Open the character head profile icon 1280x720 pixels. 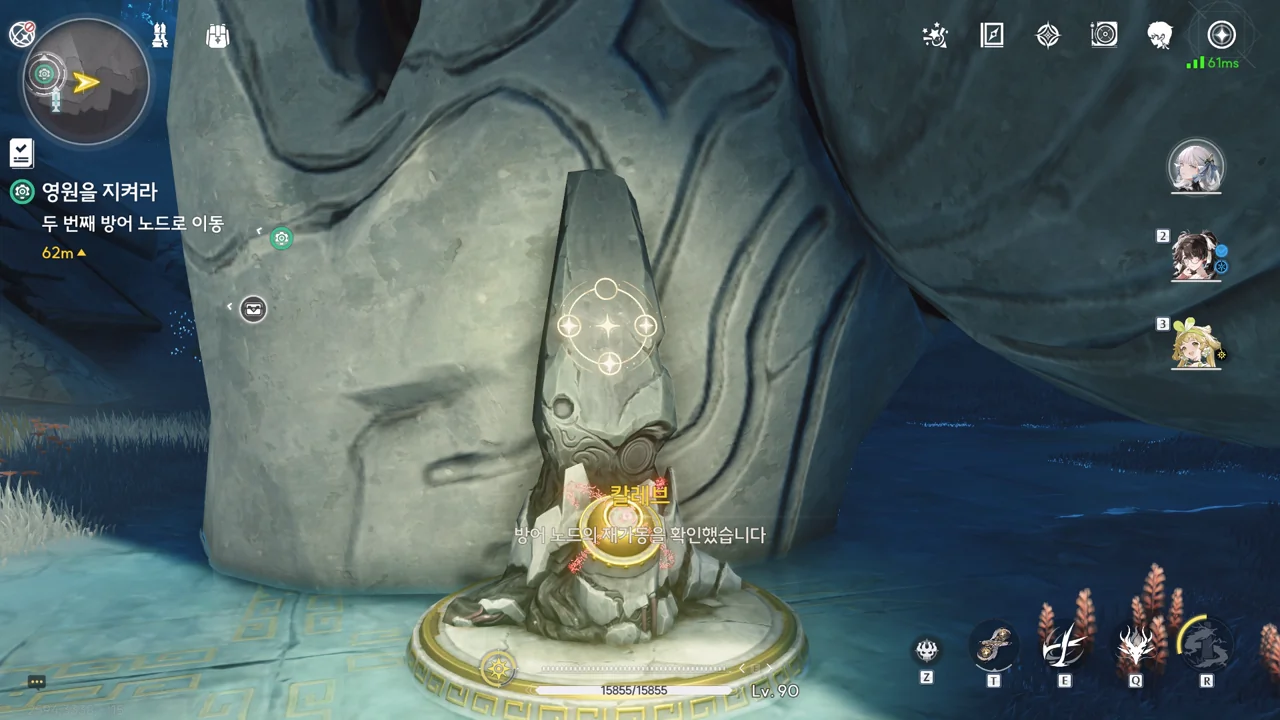tap(1160, 36)
